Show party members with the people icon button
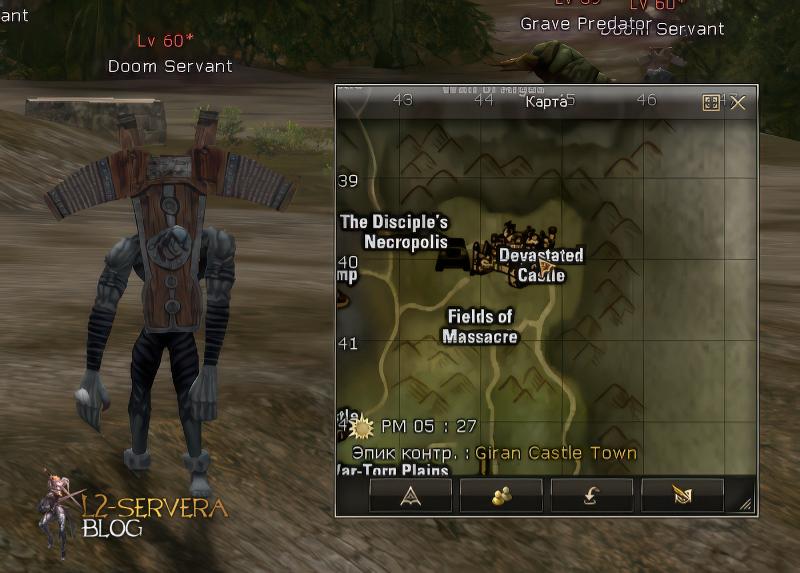This screenshot has width=800, height=573. pyautogui.click(x=501, y=495)
